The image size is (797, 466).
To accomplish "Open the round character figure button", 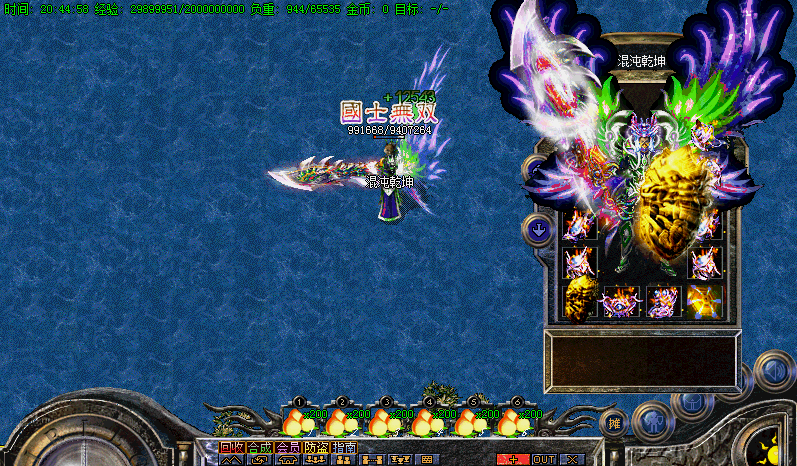I will 652,418.
